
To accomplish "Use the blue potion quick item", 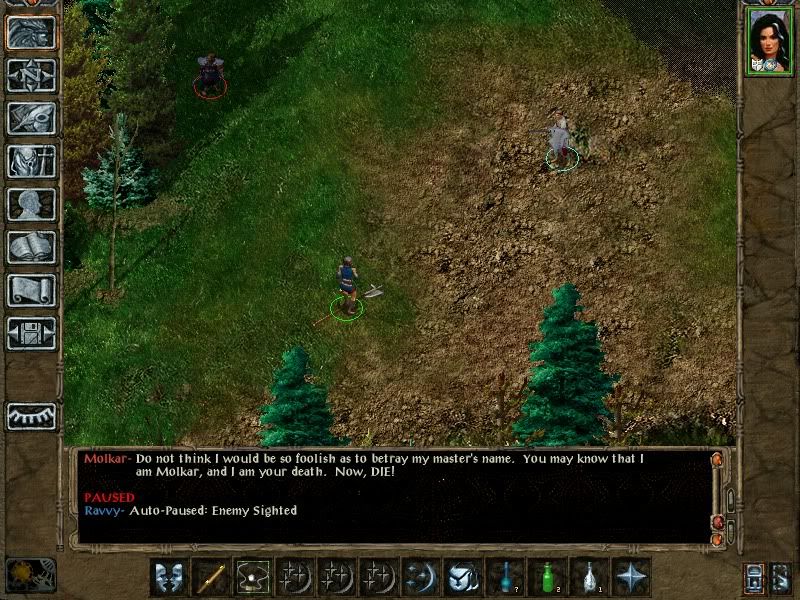I will pyautogui.click(x=505, y=577).
